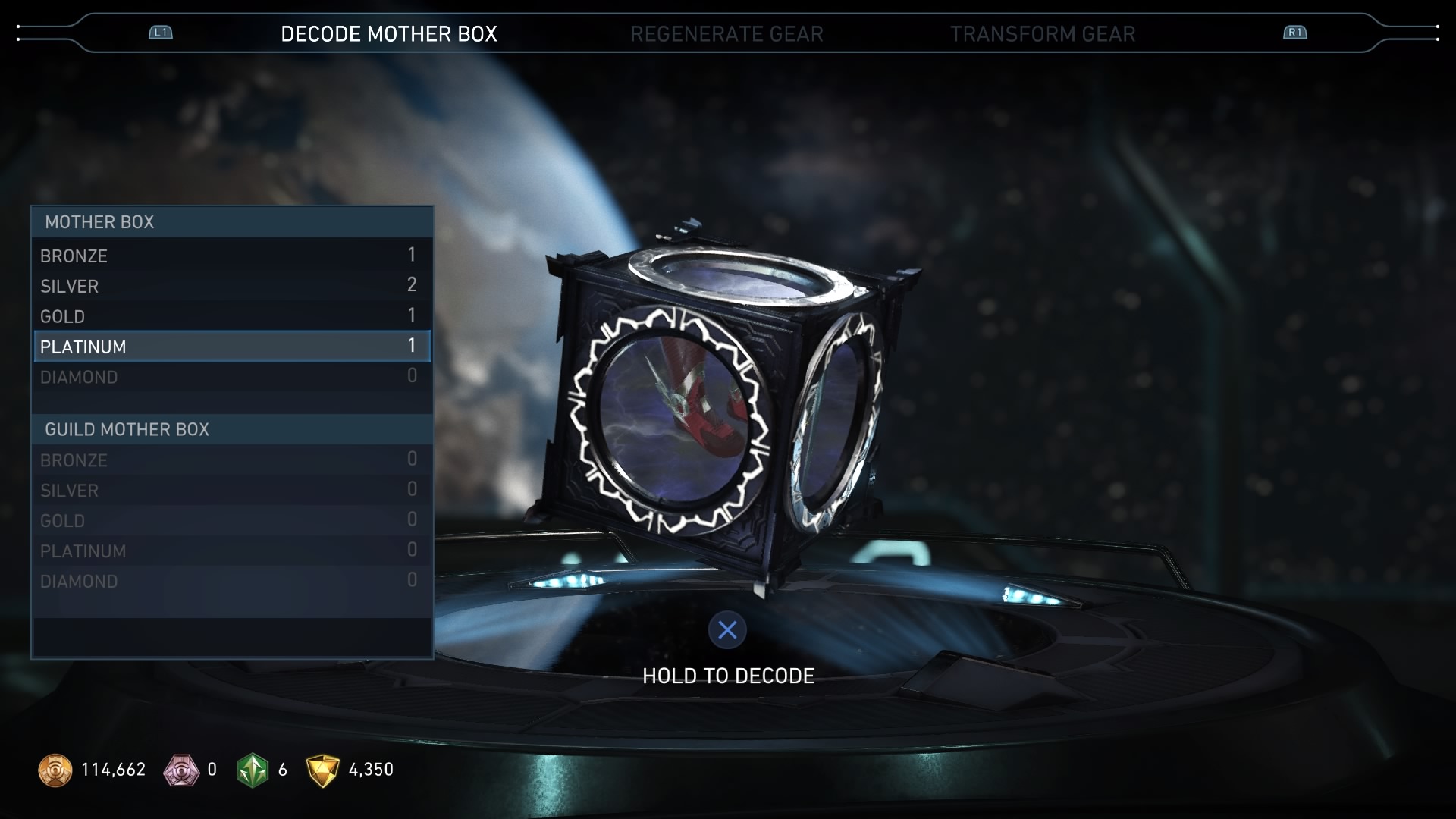Viewport: 1456px width, 819px height.
Task: Select Bronze under Guild Mother Box
Action: coord(231,460)
